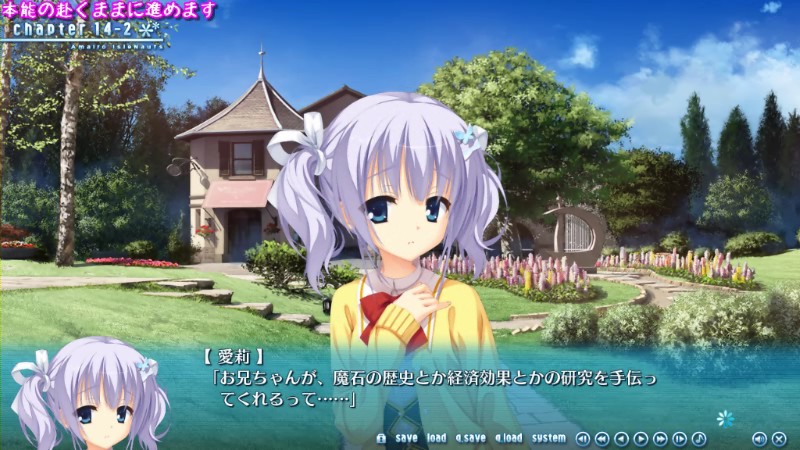This screenshot has width=800, height=450.
Task: Click the double-right fast-forward skip button
Action: tap(660, 438)
